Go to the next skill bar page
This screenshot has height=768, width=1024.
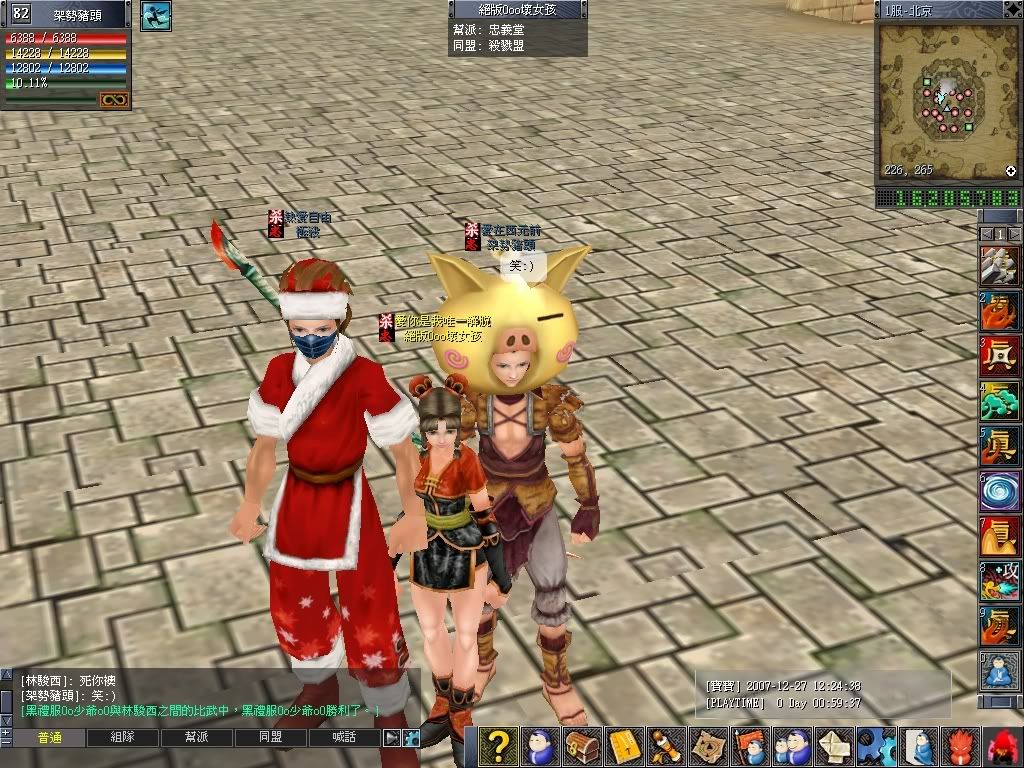point(1014,234)
